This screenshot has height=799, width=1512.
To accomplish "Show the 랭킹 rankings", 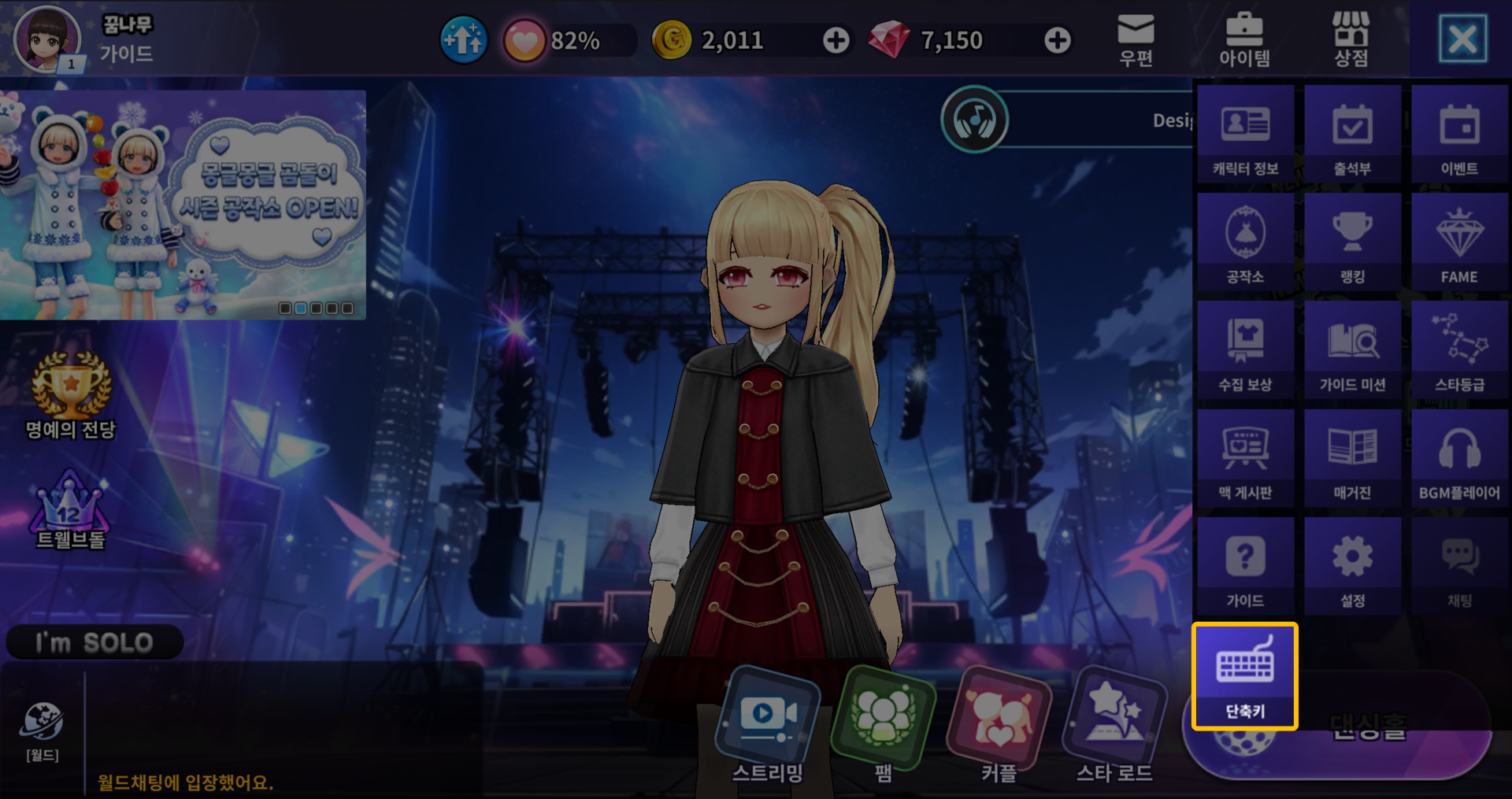I will click(1352, 242).
